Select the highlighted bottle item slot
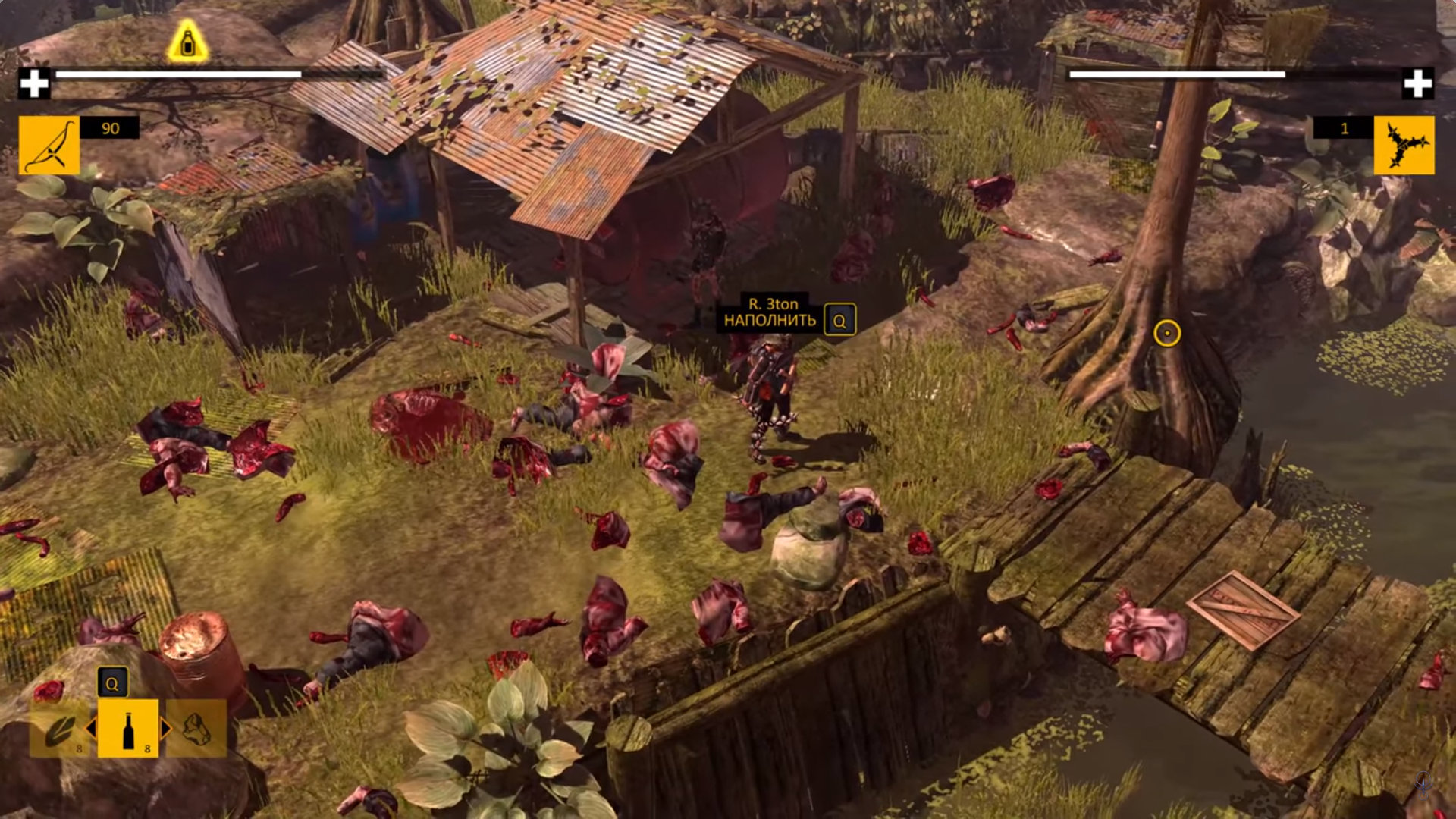This screenshot has height=819, width=1456. [127, 729]
